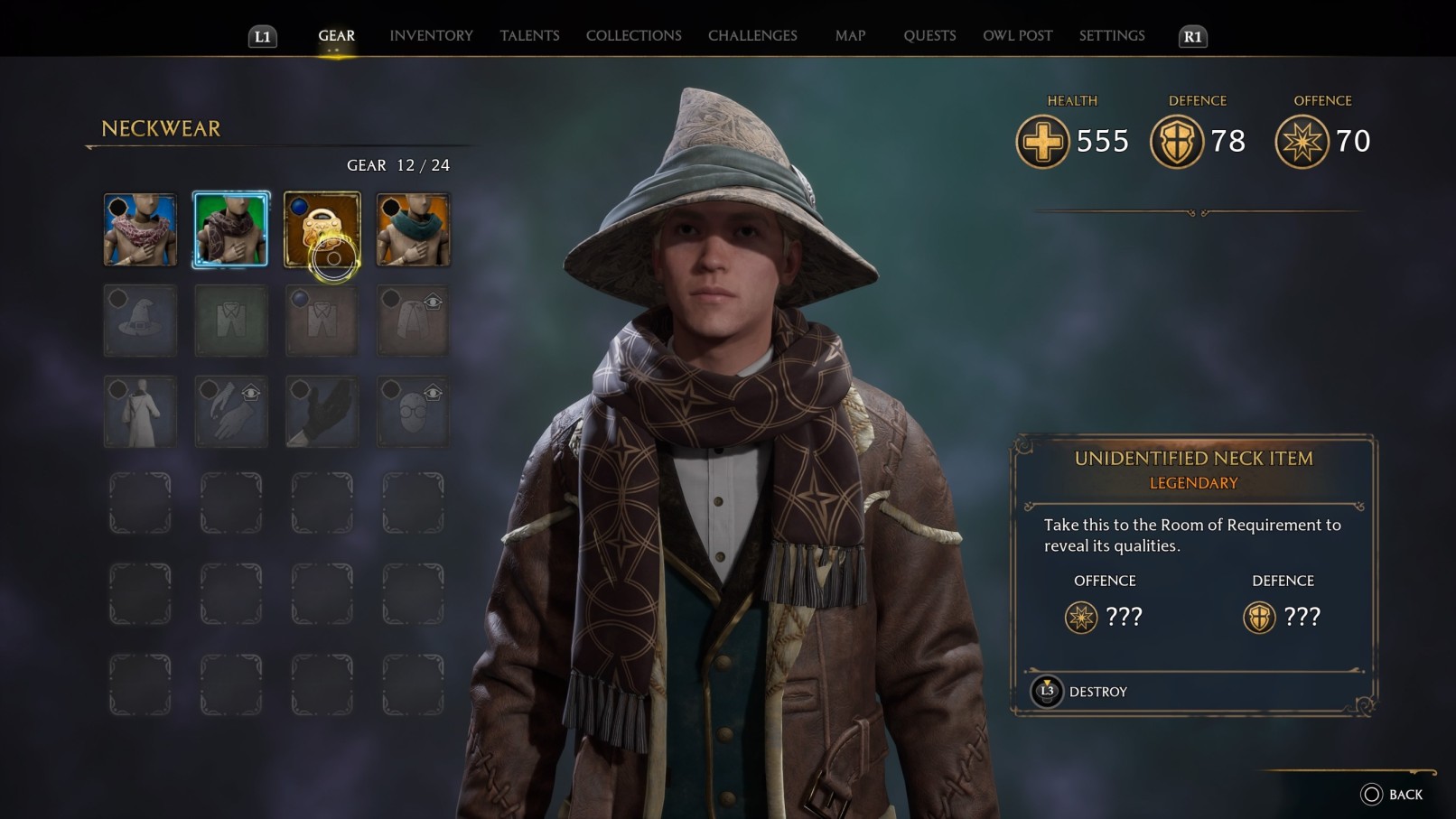Select the red patterned scarf on blue background

tap(140, 229)
